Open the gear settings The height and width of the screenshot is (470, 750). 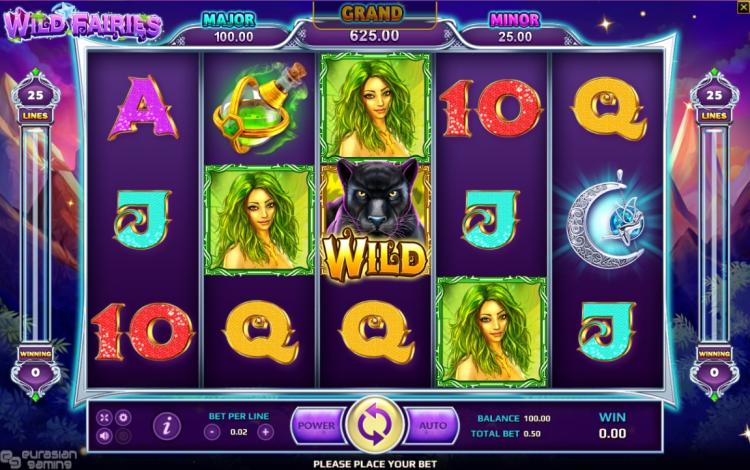pyautogui.click(x=123, y=416)
